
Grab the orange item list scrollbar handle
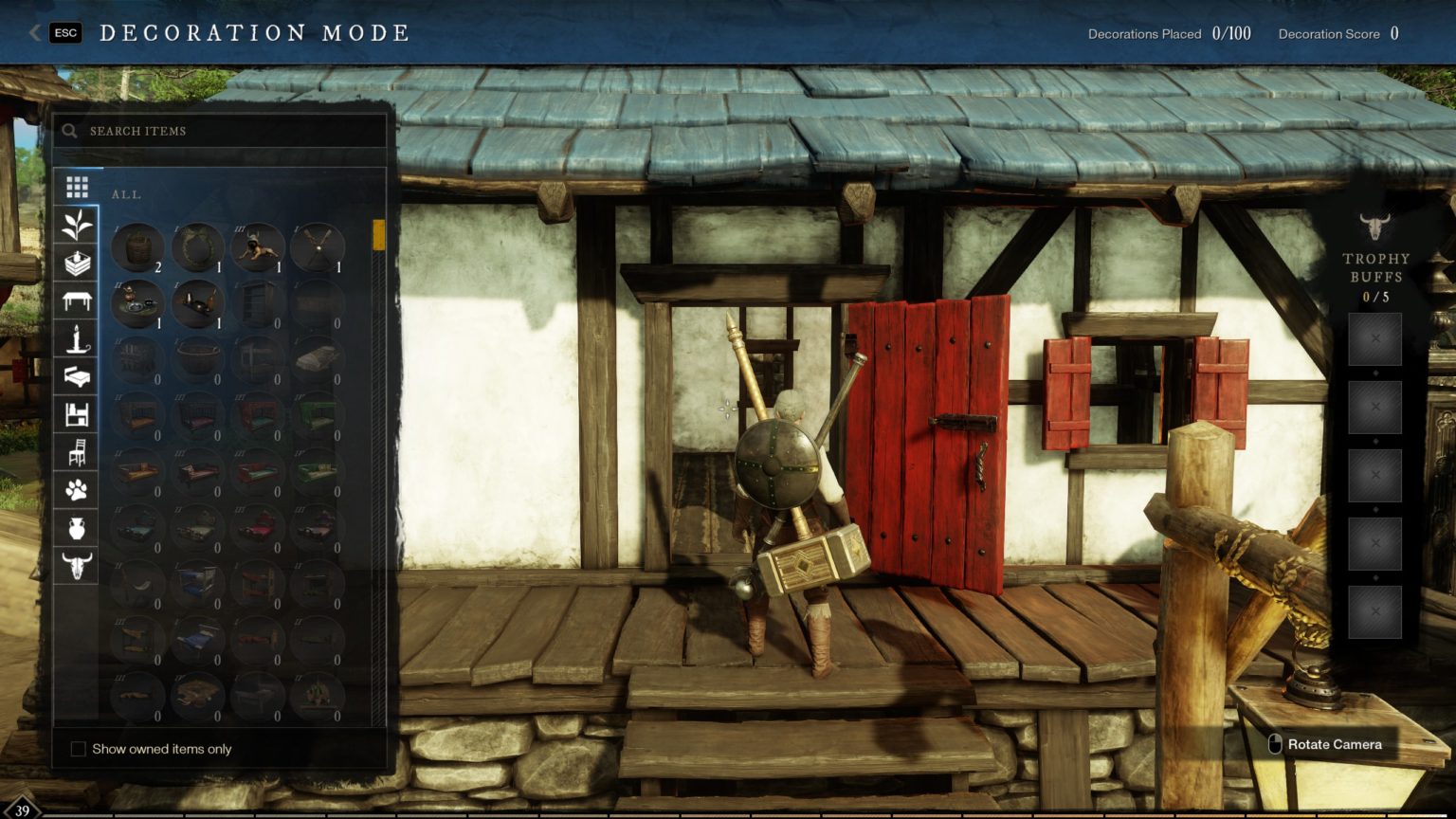click(x=379, y=234)
